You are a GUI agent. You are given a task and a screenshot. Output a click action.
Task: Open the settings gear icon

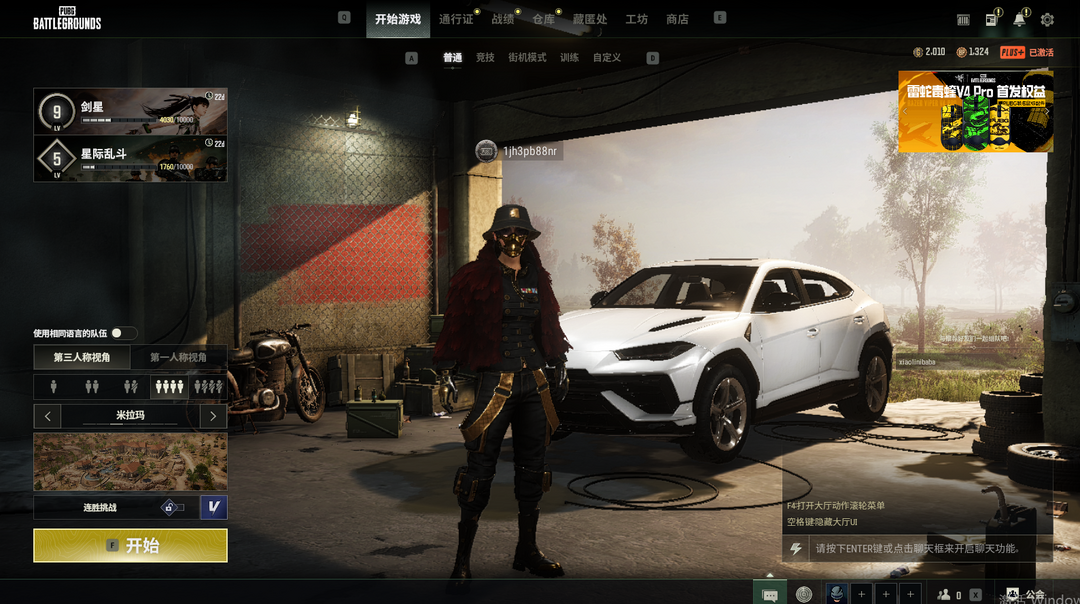click(1047, 19)
